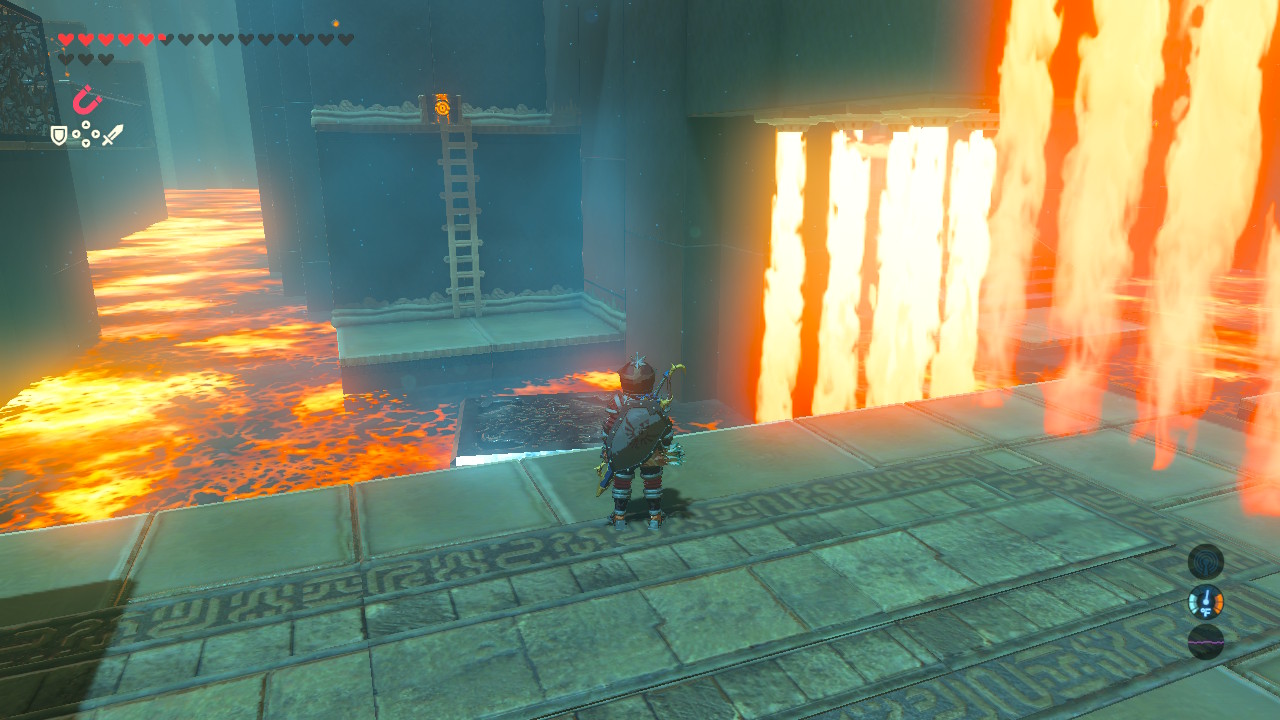Click the first red heart
This screenshot has width=1280, height=720.
(66, 38)
